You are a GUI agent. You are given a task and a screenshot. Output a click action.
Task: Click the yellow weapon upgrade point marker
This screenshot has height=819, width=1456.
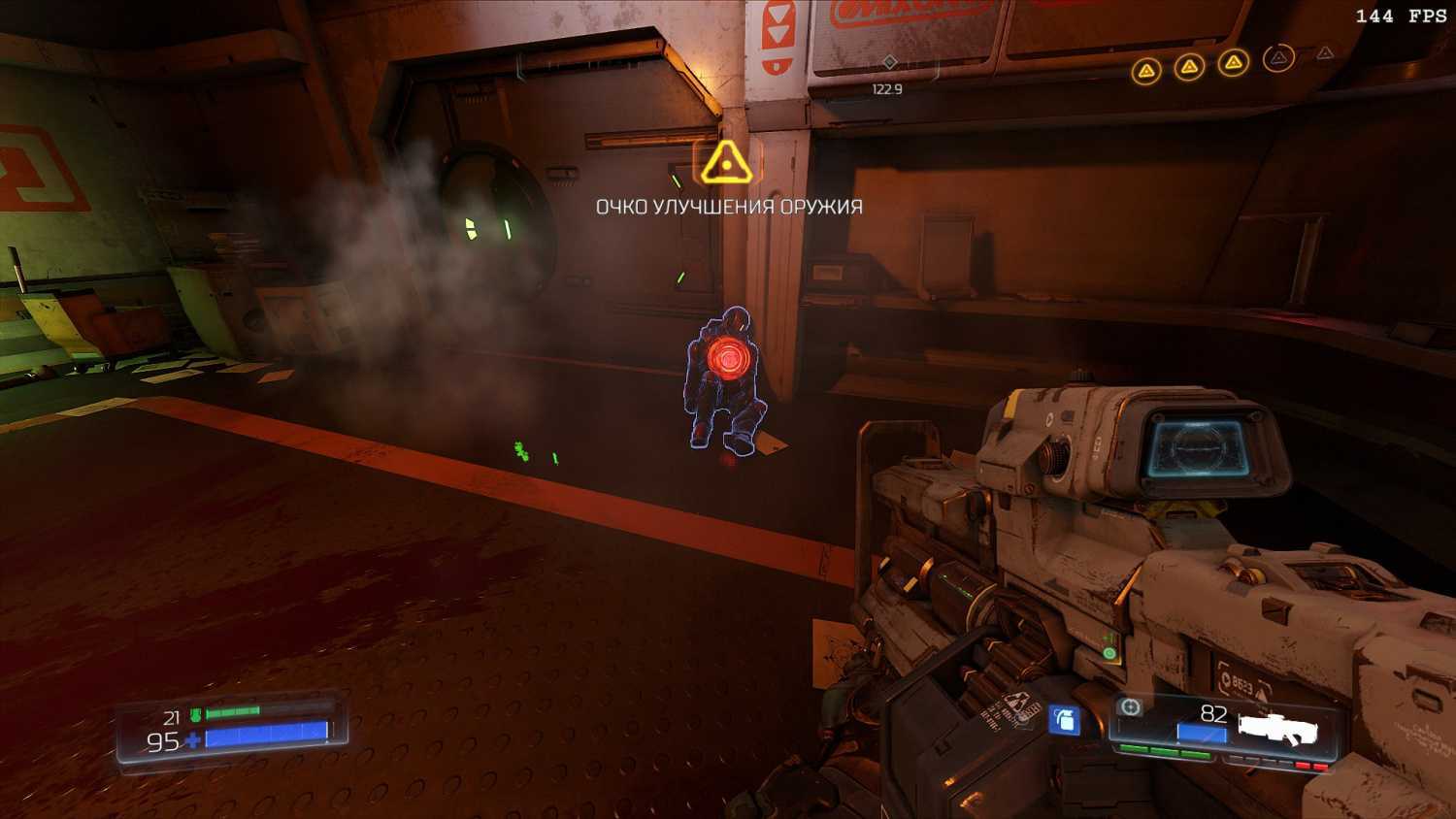pyautogui.click(x=726, y=163)
